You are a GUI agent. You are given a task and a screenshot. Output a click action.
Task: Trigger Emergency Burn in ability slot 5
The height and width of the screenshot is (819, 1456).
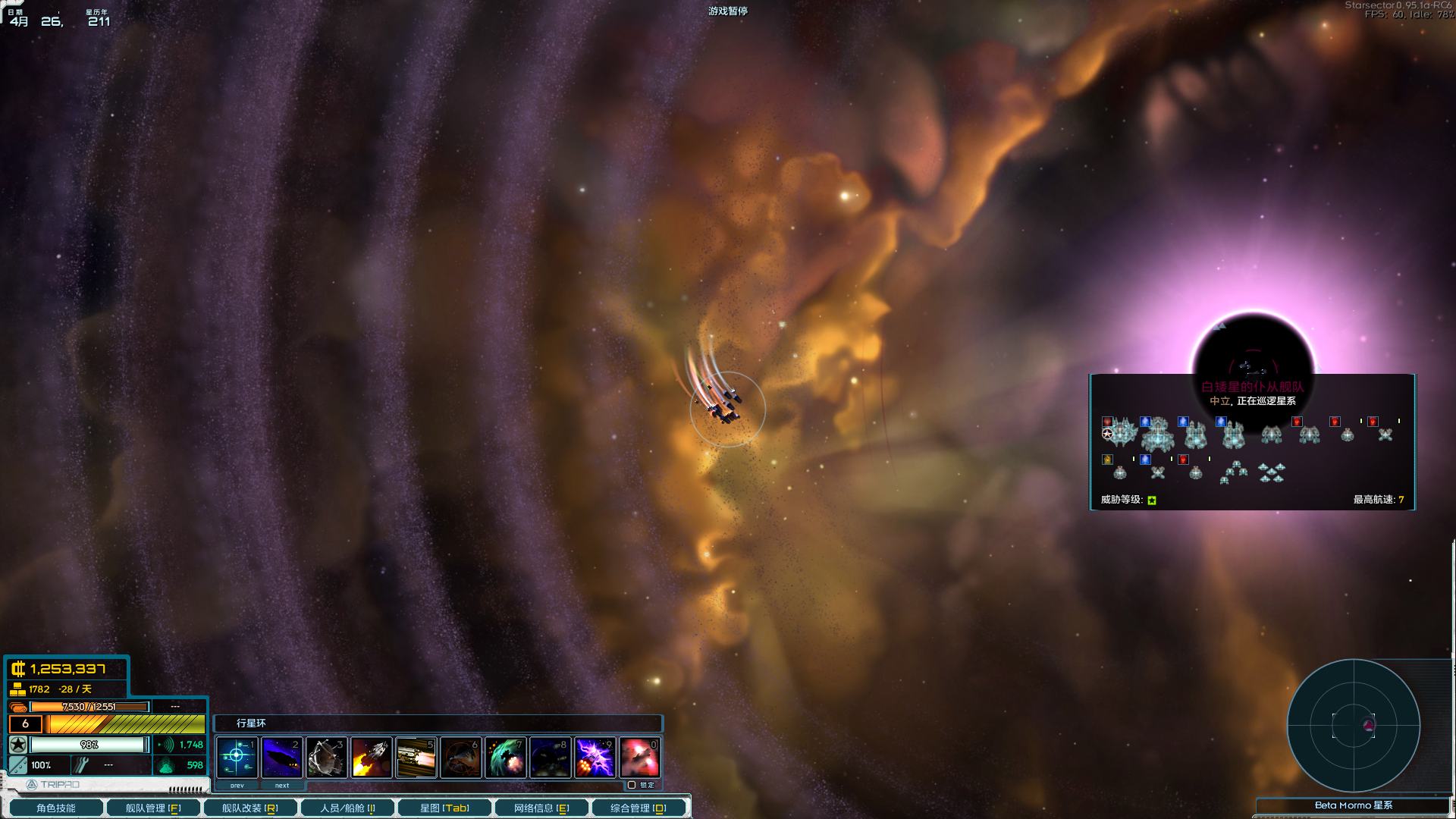[416, 756]
